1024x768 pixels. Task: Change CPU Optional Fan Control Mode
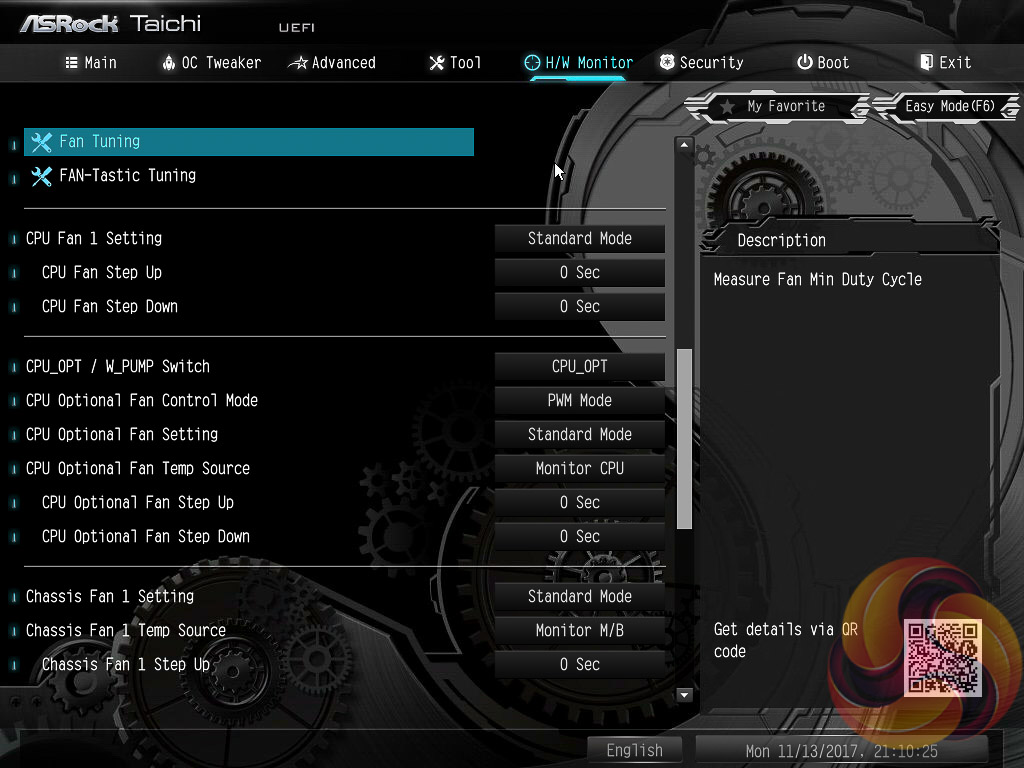pos(580,401)
